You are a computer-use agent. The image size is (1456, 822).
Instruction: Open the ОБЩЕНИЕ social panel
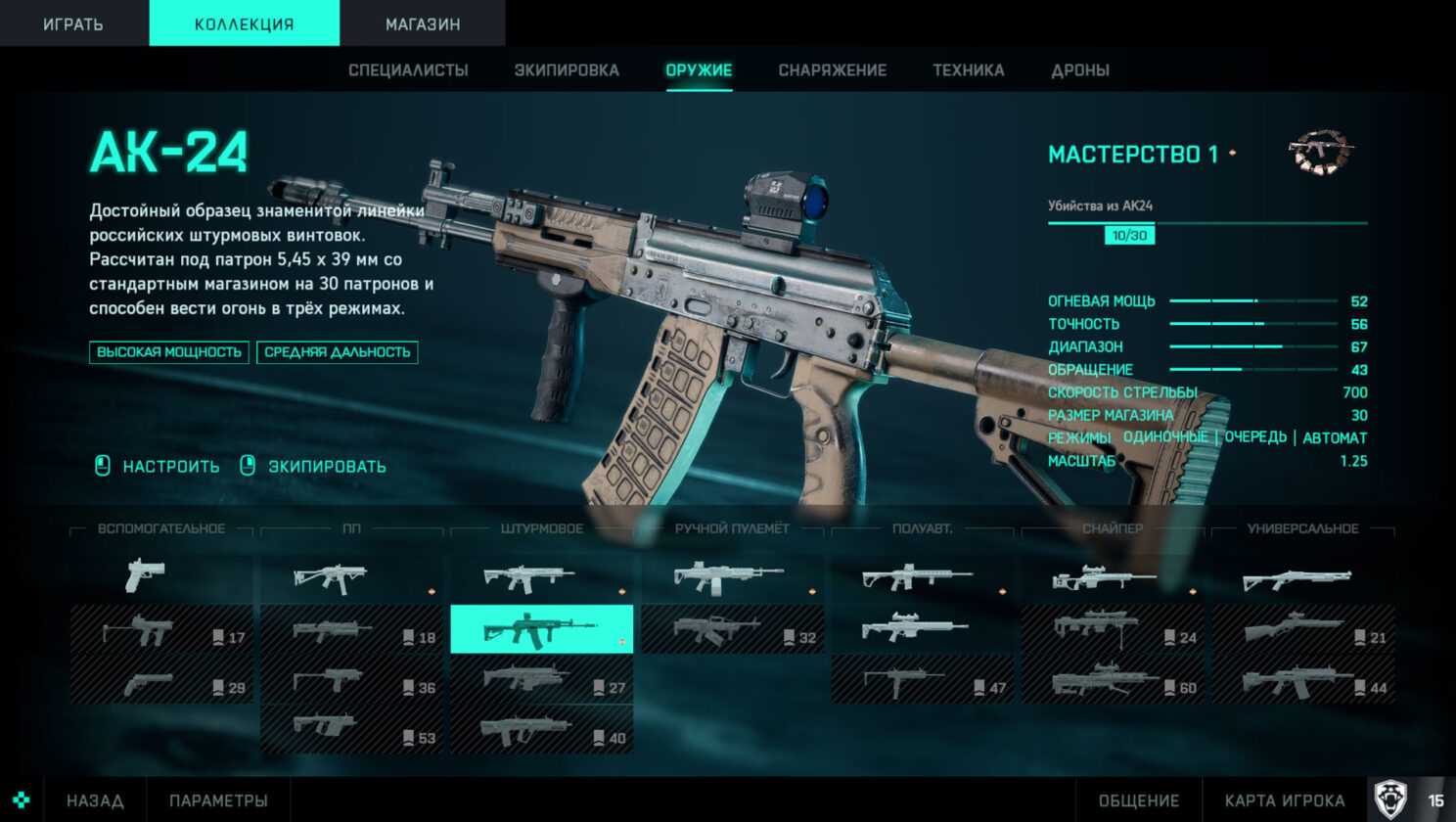point(1138,800)
